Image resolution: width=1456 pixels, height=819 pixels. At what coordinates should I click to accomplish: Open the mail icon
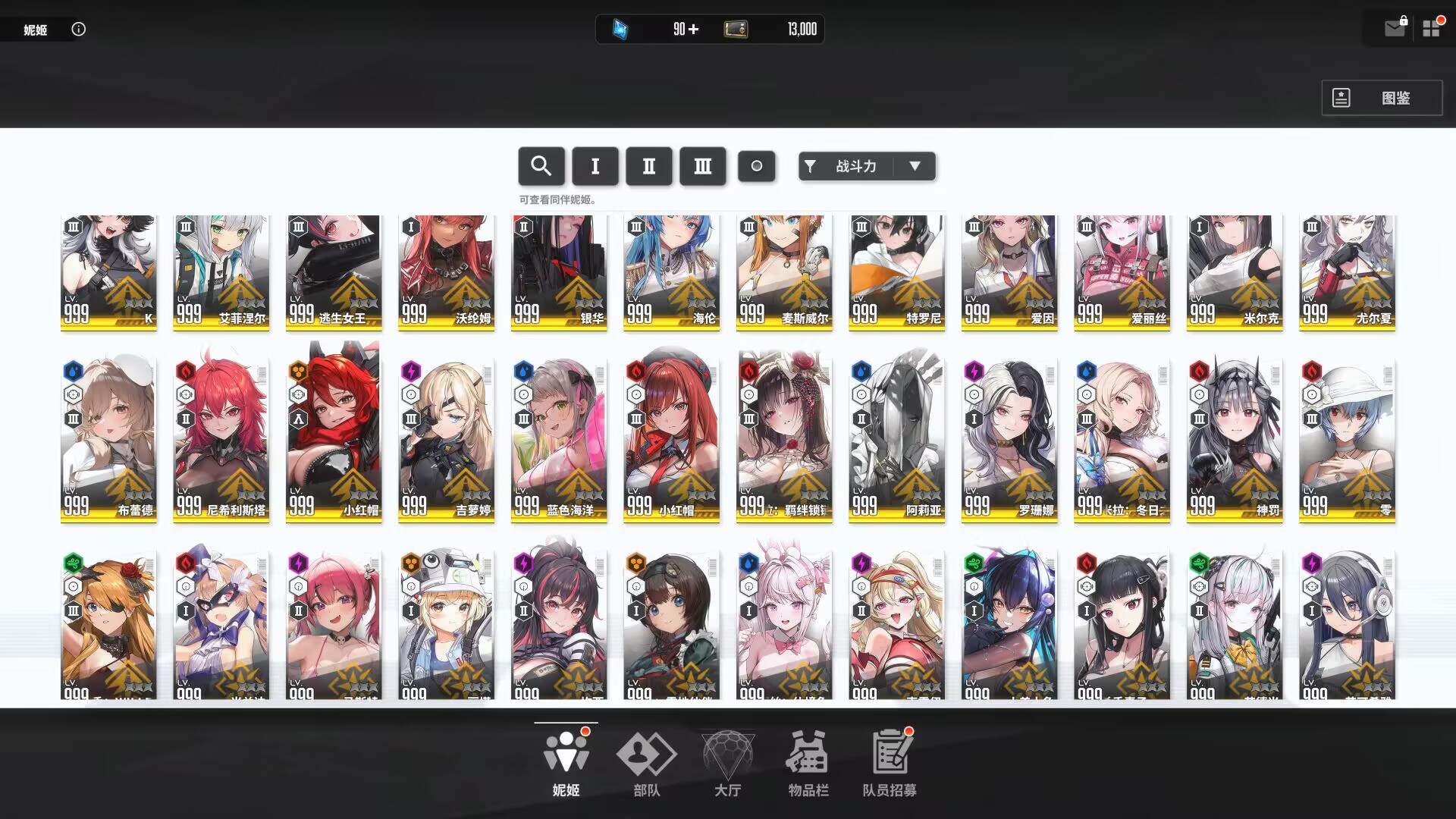[1394, 29]
